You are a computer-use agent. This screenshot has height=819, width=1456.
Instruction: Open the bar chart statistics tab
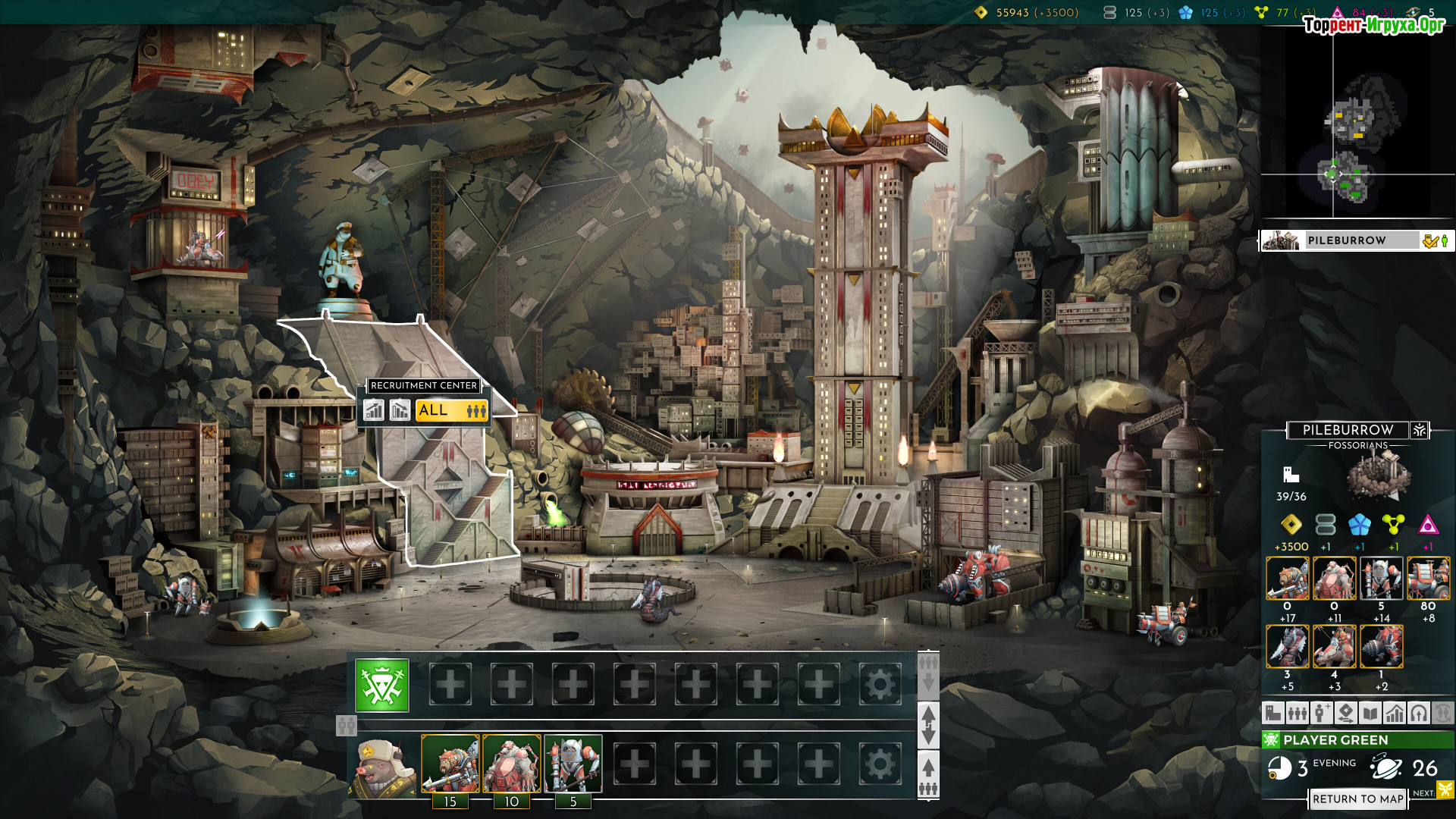1395,713
